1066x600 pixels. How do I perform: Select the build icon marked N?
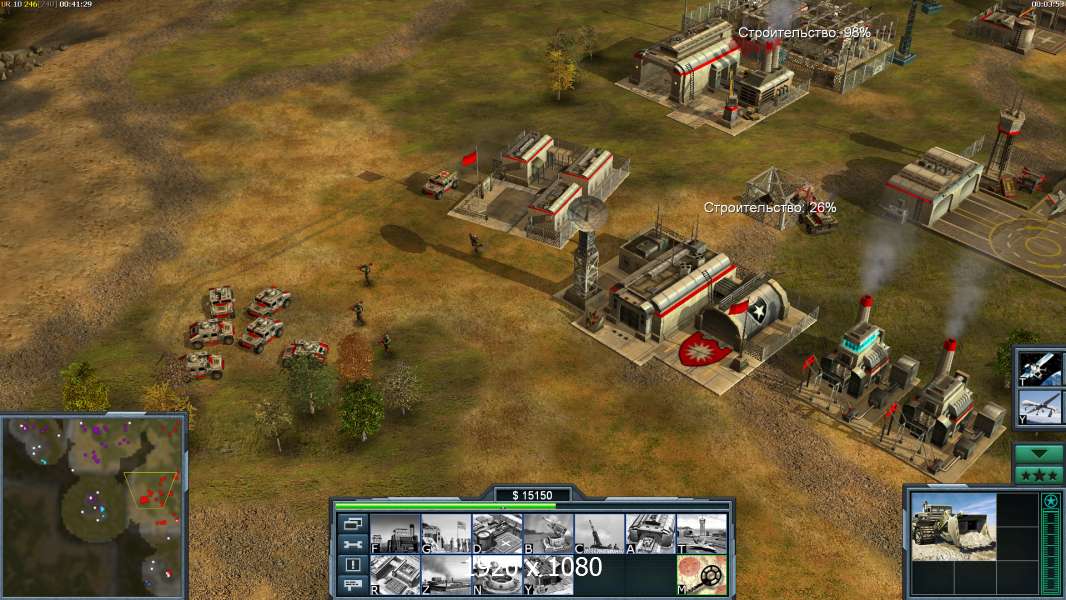point(497,575)
